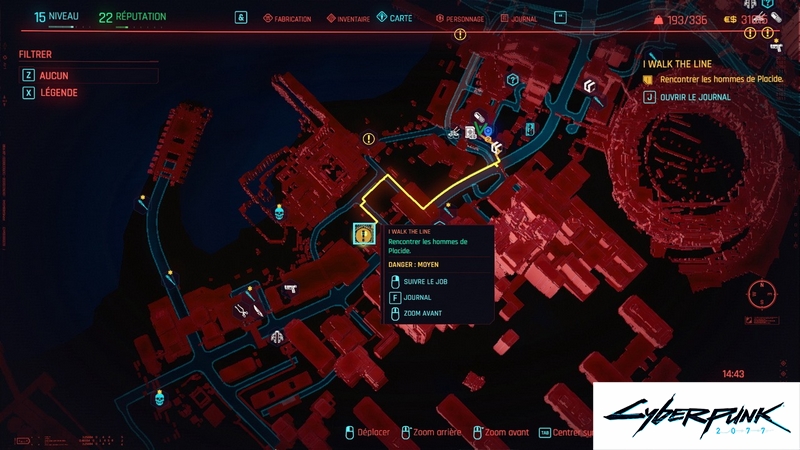800x450 pixels.
Task: Select the highlighted I Walk The Line map marker
Action: [363, 234]
